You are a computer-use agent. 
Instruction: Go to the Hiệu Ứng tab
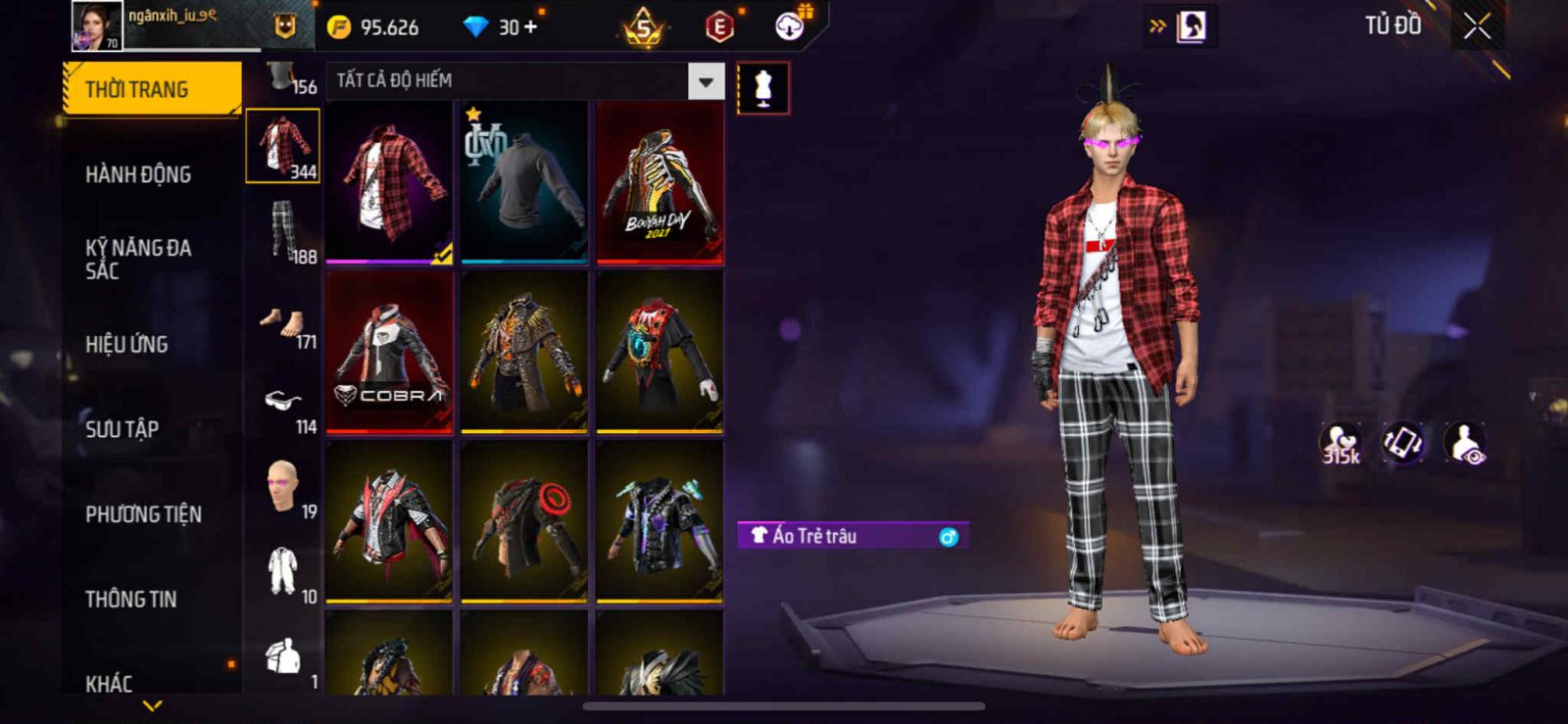(x=126, y=344)
